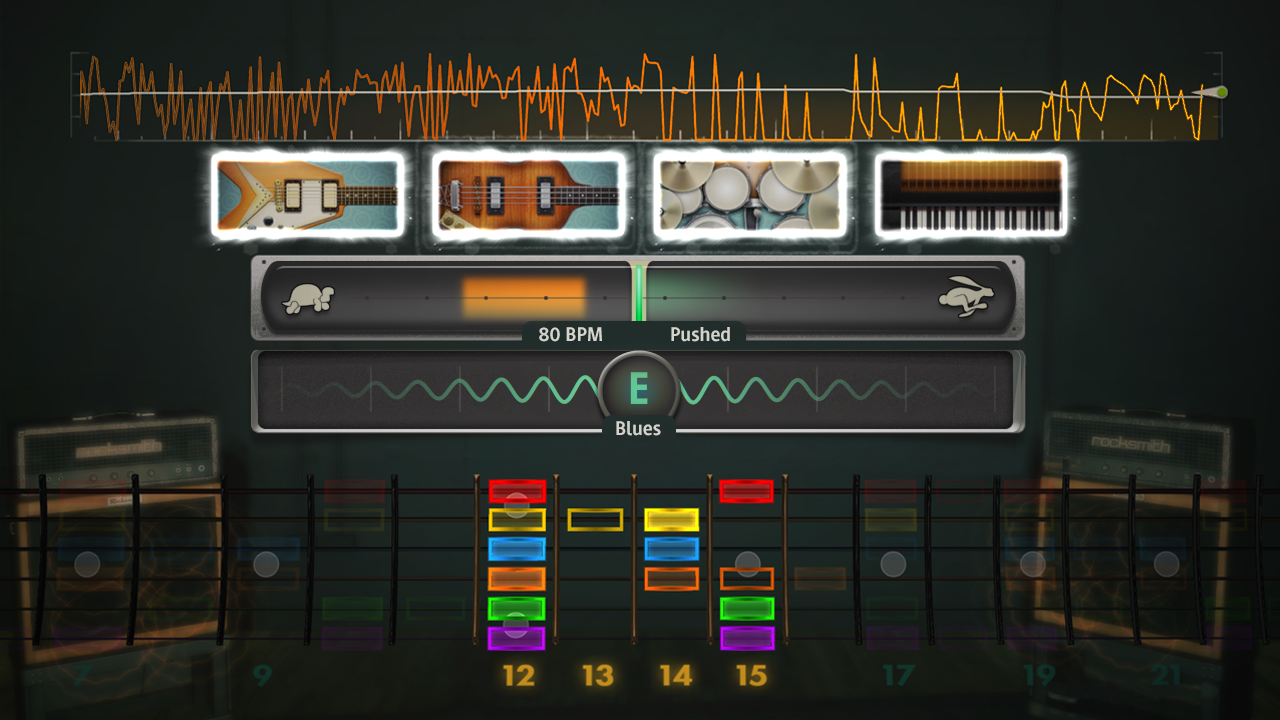
Task: Select the fret 13 note marker
Action: pyautogui.click(x=596, y=519)
